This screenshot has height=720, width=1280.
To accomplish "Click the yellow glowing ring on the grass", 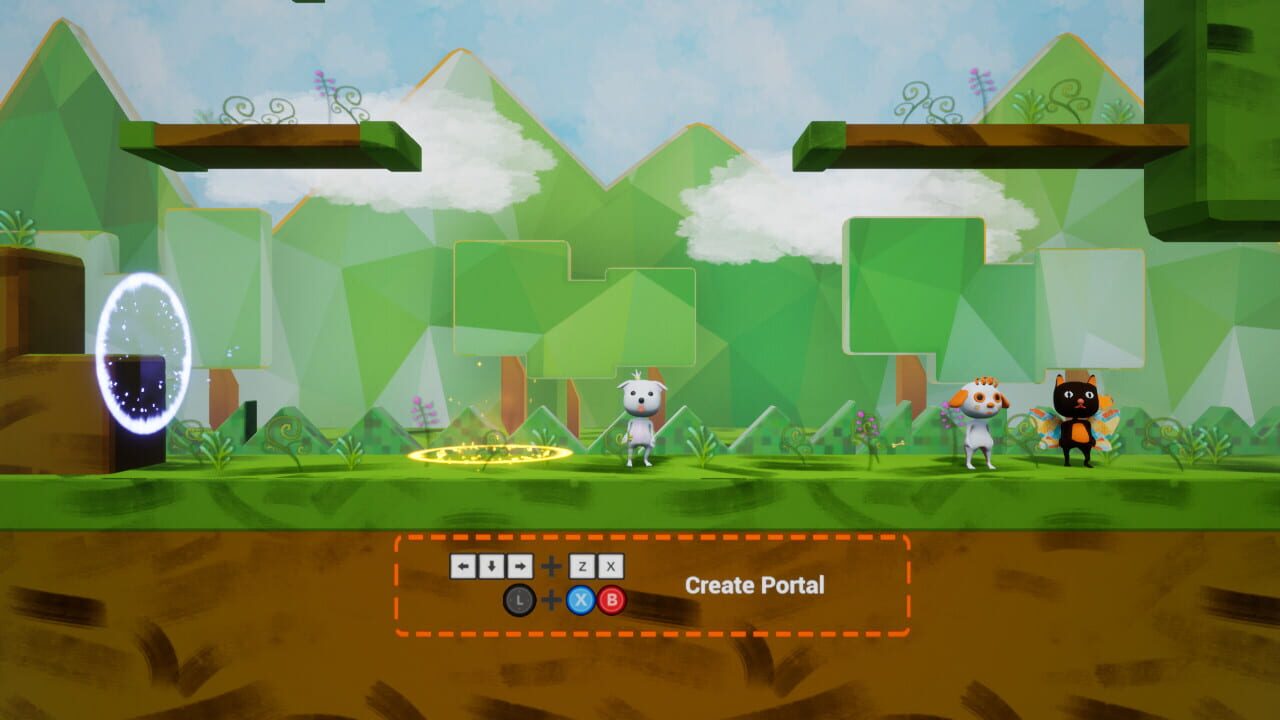I will pyautogui.click(x=490, y=455).
